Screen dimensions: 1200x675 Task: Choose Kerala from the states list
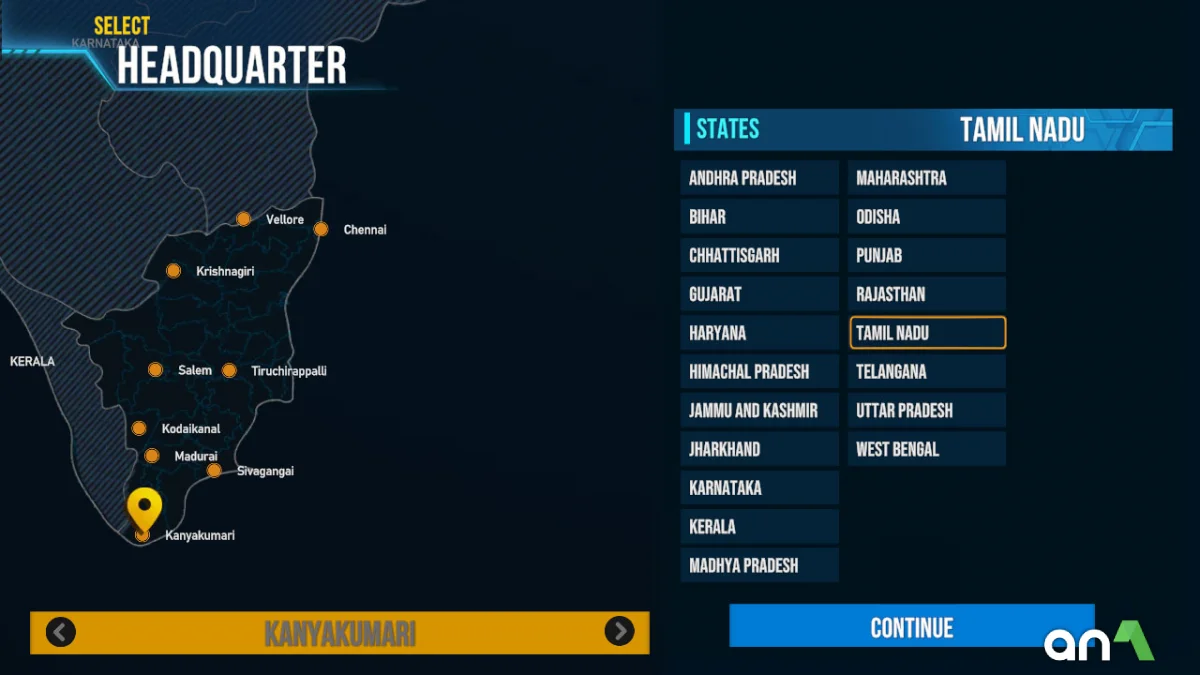point(759,527)
